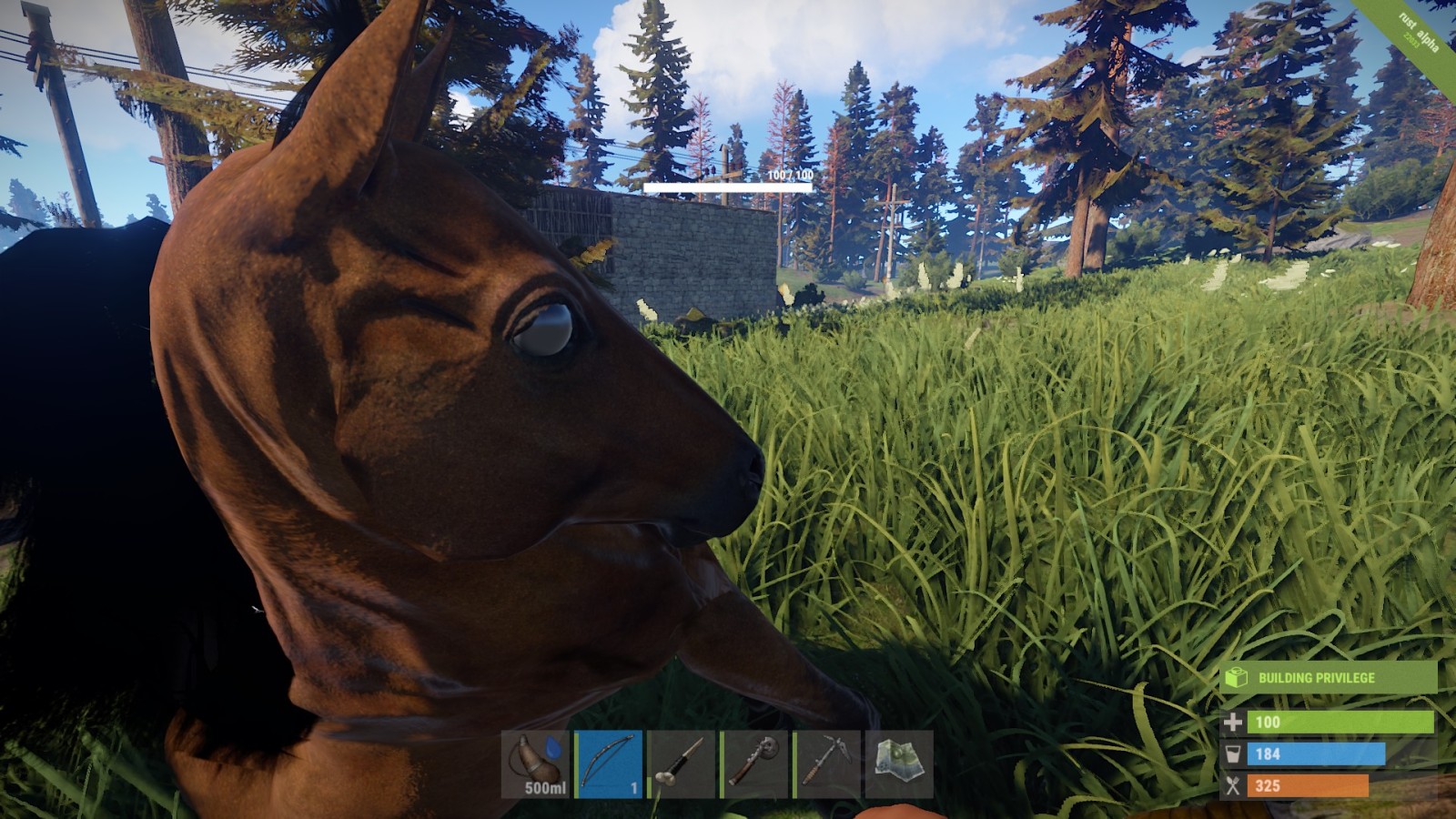Select the hunting bow hotbar slot

coord(609,763)
